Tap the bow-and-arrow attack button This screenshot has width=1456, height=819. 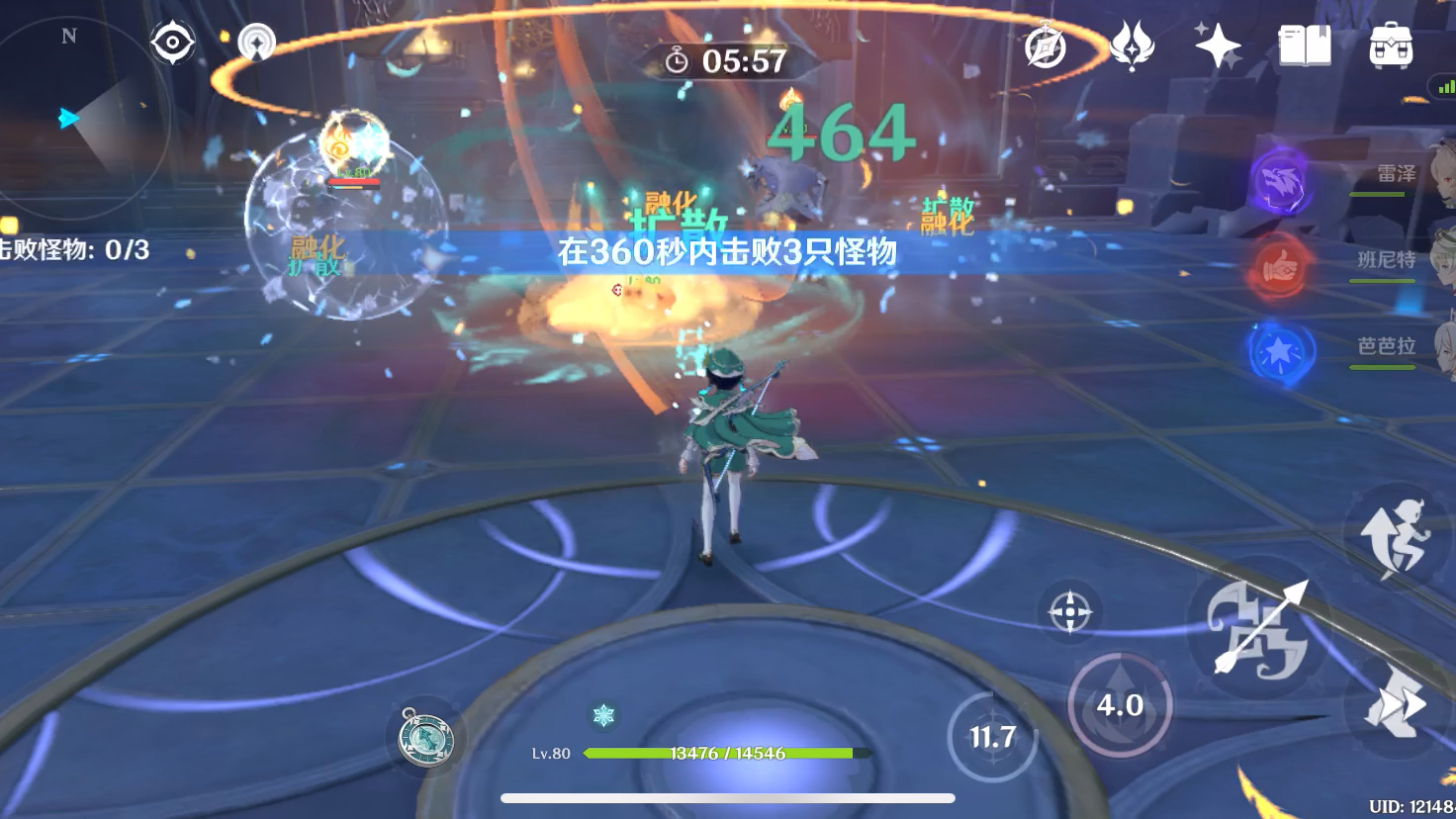(x=1256, y=633)
